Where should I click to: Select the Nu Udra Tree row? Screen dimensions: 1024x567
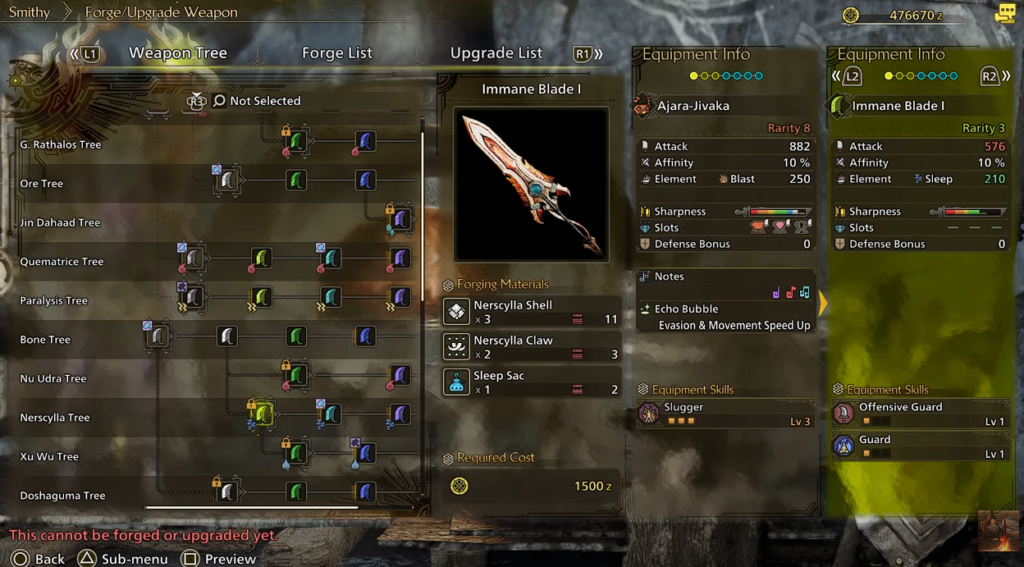tap(53, 379)
